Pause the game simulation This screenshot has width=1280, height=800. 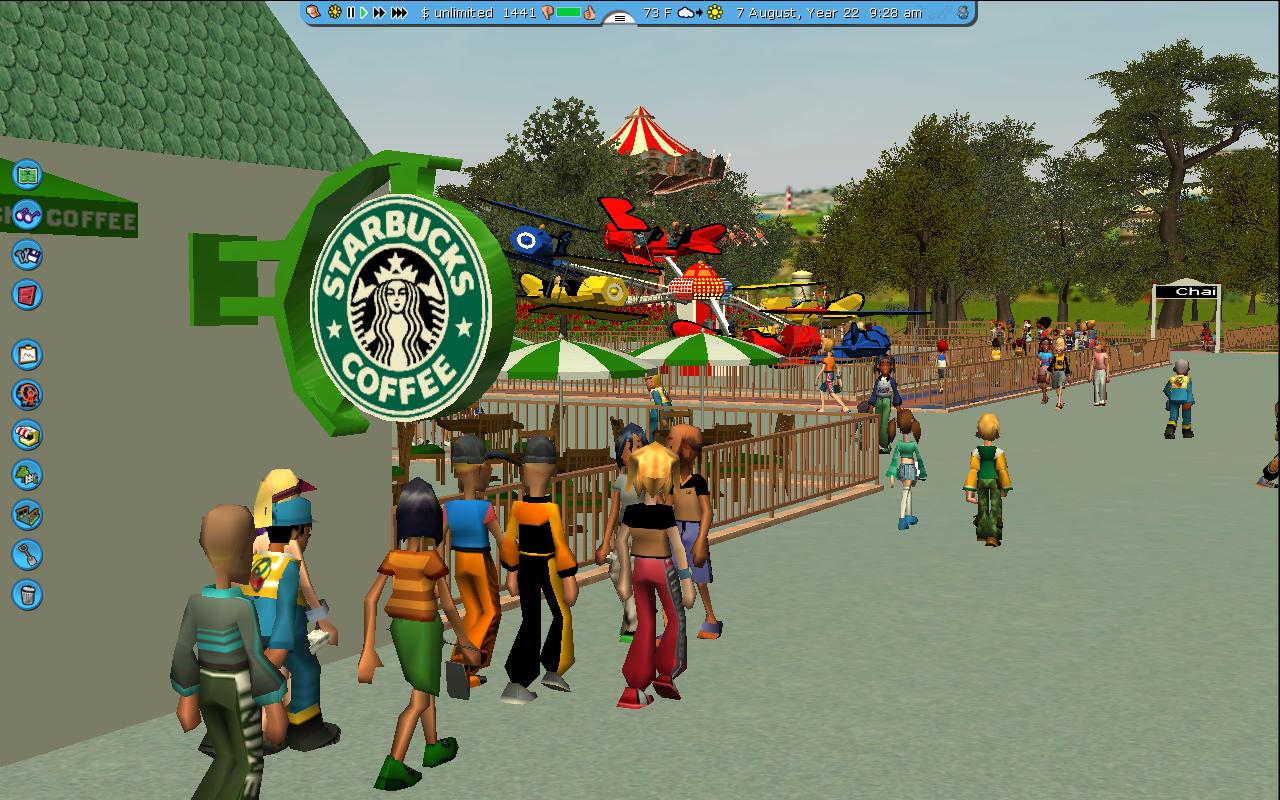351,13
